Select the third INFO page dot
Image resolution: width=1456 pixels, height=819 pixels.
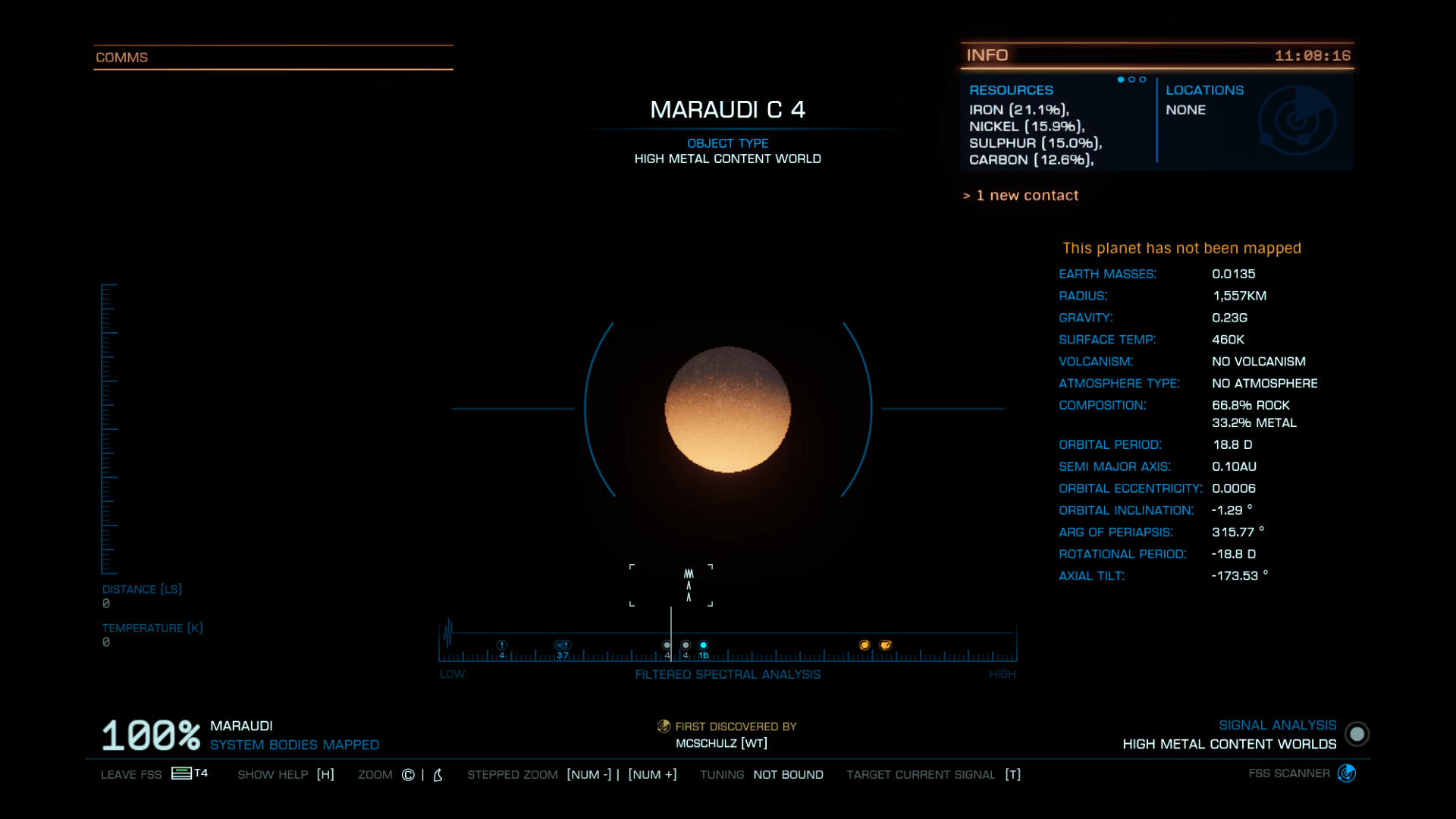(x=1142, y=79)
